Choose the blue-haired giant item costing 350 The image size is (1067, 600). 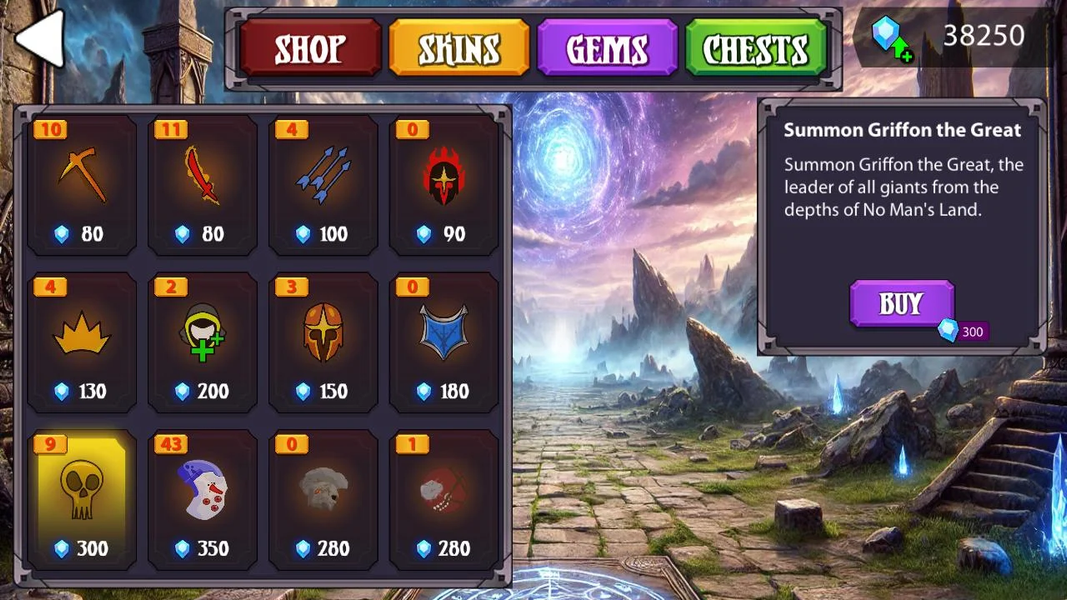point(203,499)
